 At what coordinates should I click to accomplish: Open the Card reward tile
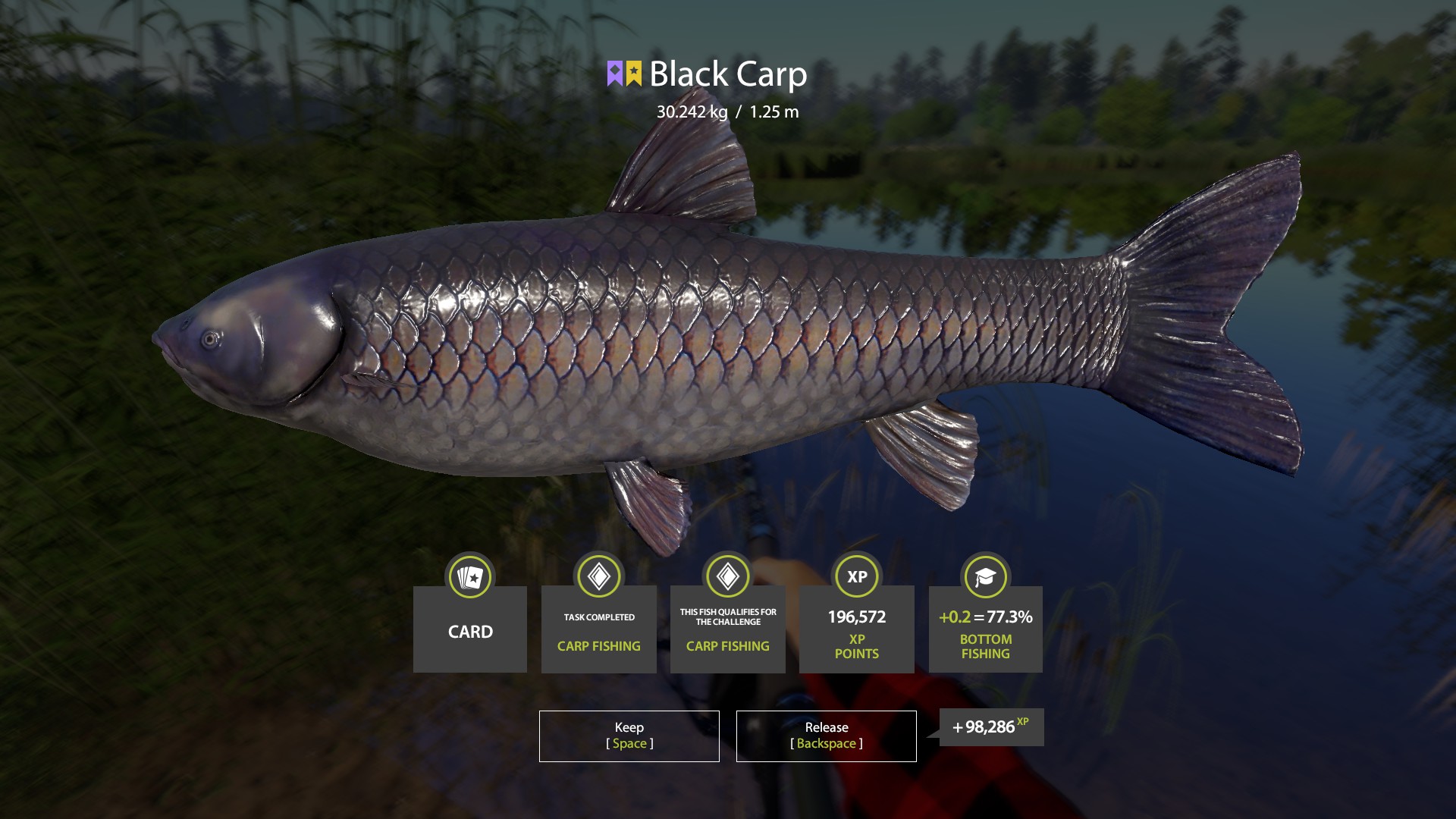click(470, 629)
